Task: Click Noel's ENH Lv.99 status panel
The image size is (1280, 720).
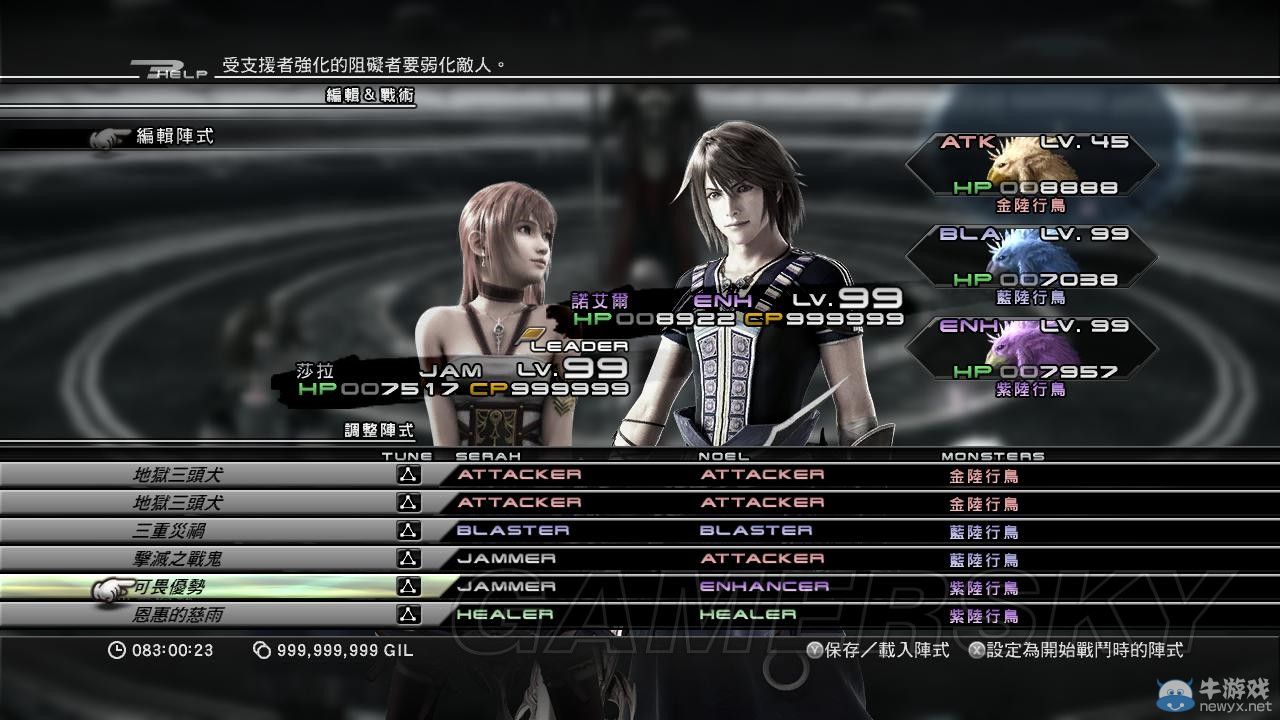Action: tap(737, 309)
